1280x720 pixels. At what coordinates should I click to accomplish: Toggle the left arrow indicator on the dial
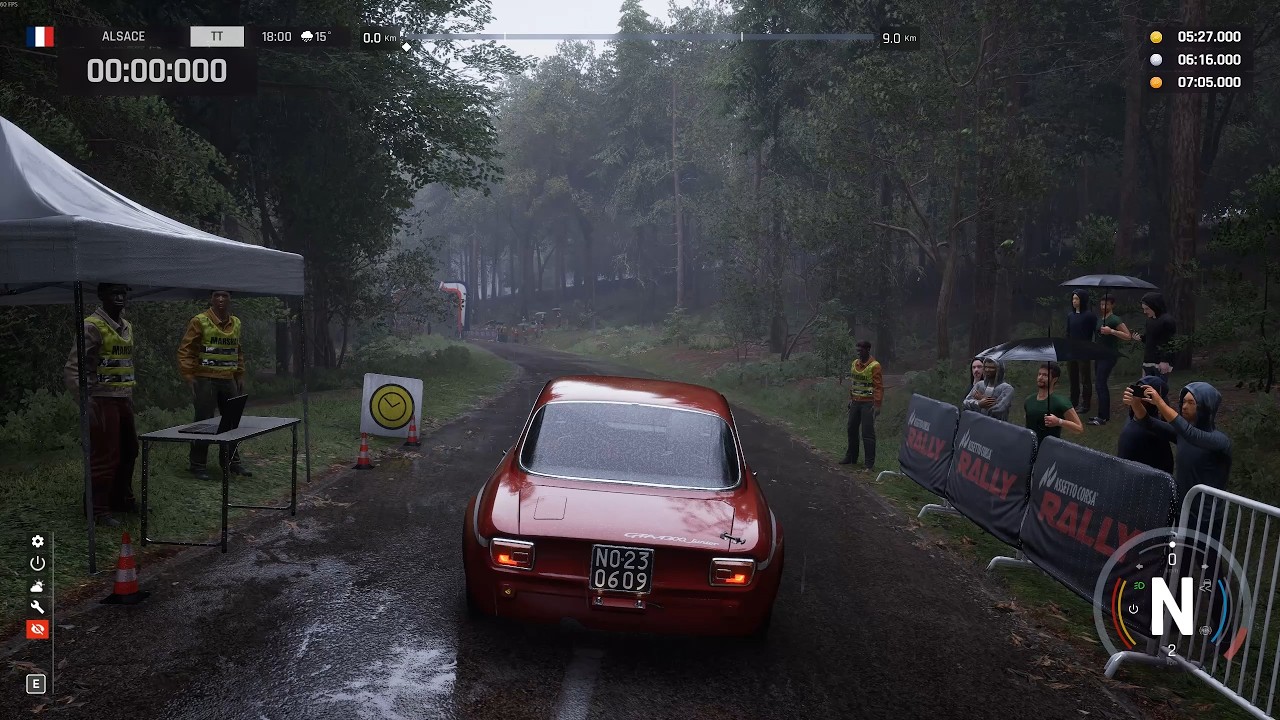click(1139, 566)
